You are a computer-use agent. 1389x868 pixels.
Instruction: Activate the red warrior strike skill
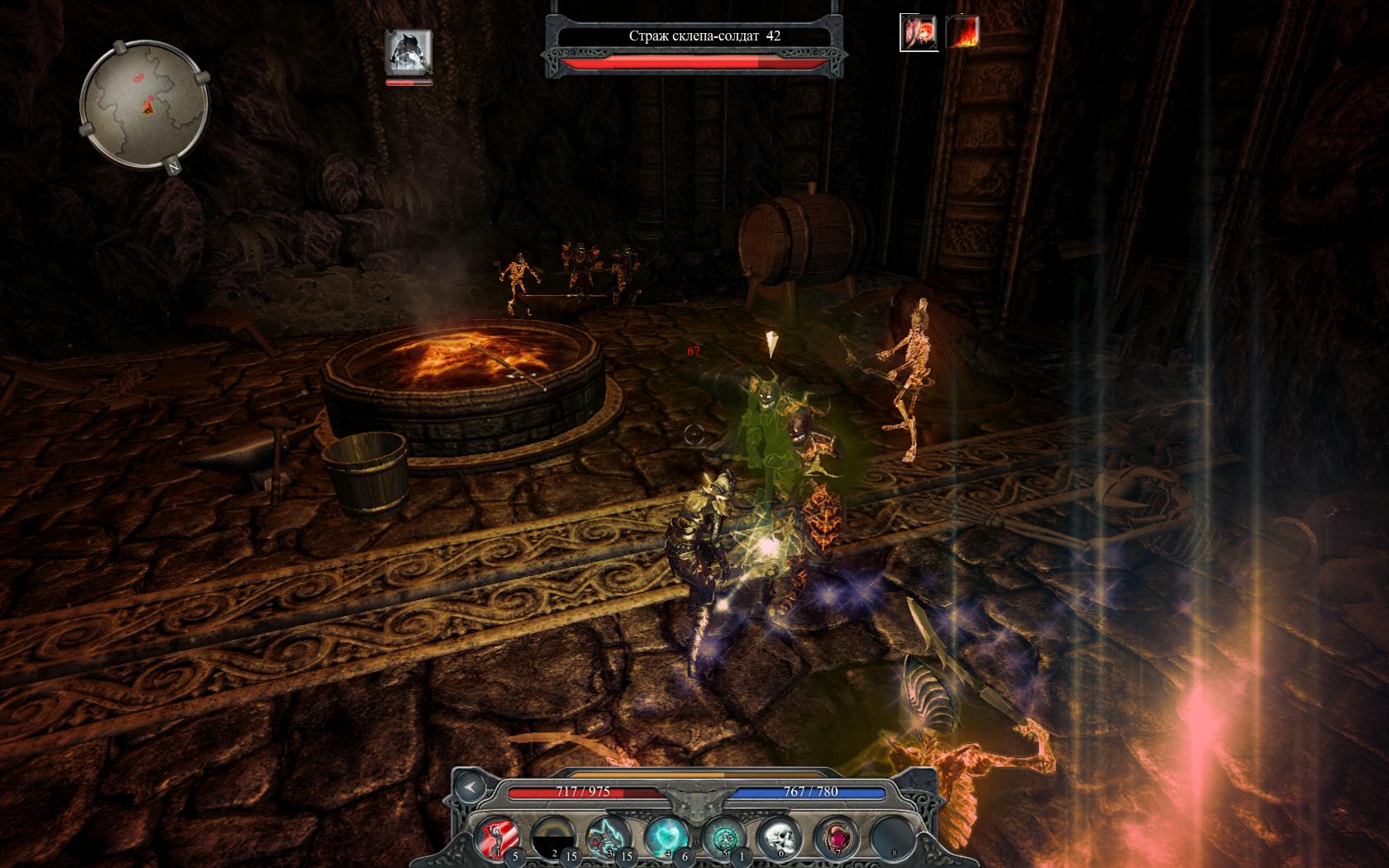tap(499, 837)
